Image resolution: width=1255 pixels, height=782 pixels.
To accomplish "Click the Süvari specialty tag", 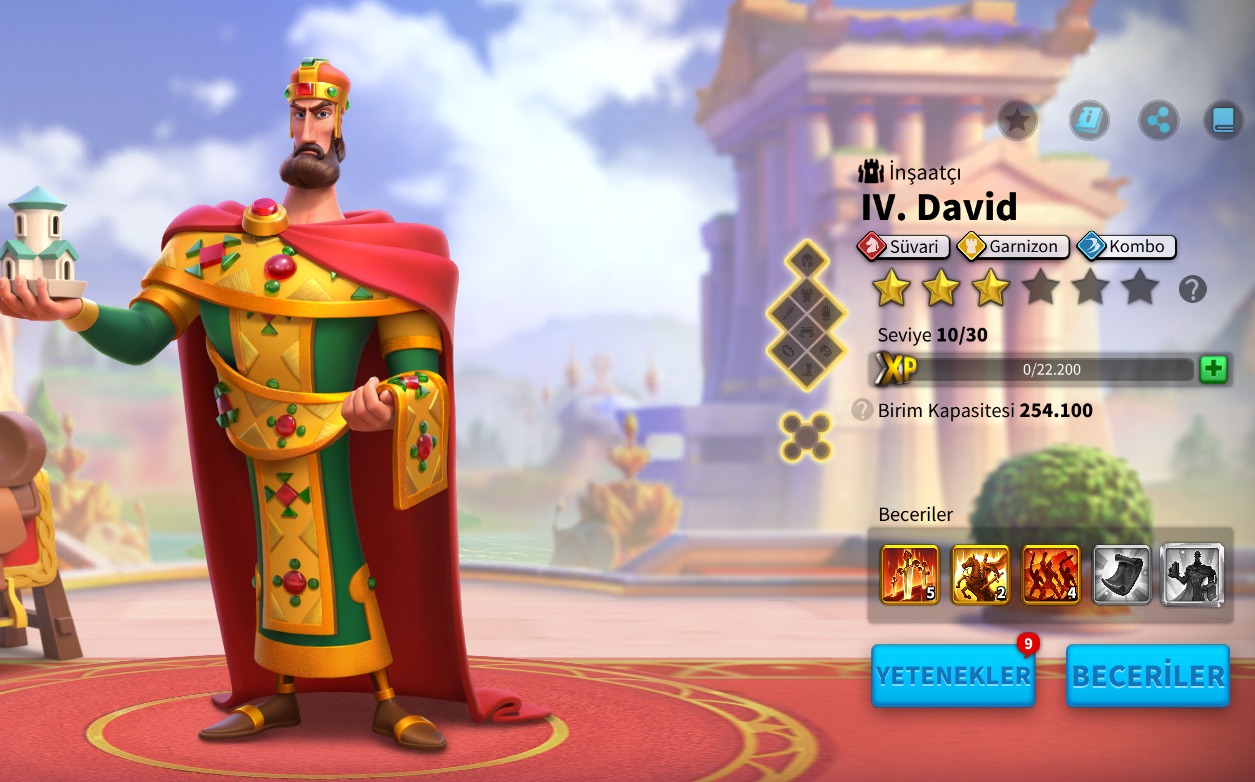I will click(x=903, y=246).
